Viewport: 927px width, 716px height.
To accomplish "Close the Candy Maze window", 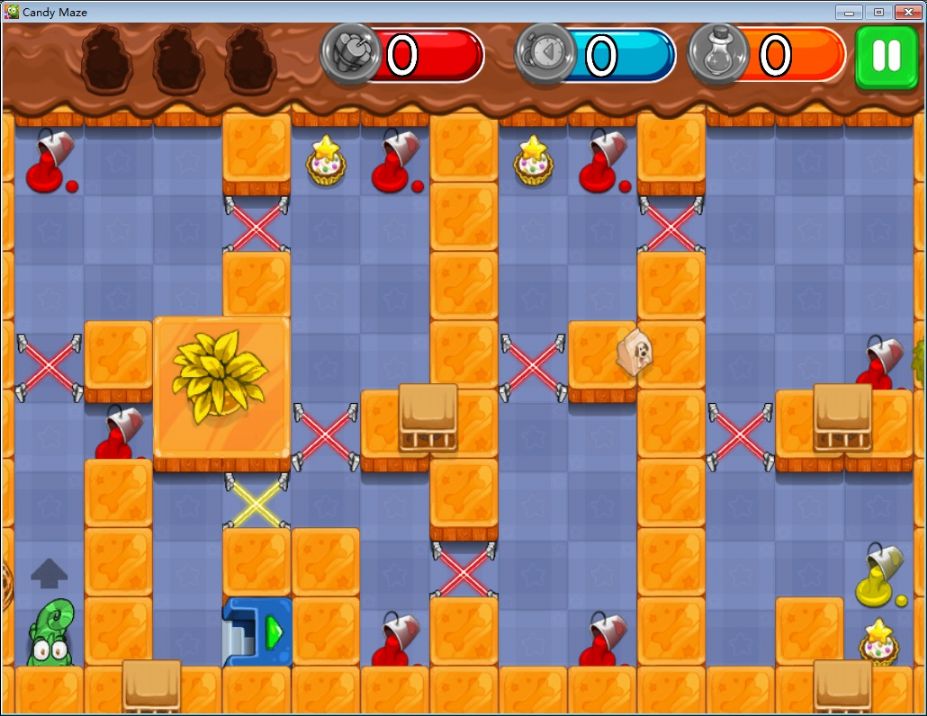I will pos(908,11).
